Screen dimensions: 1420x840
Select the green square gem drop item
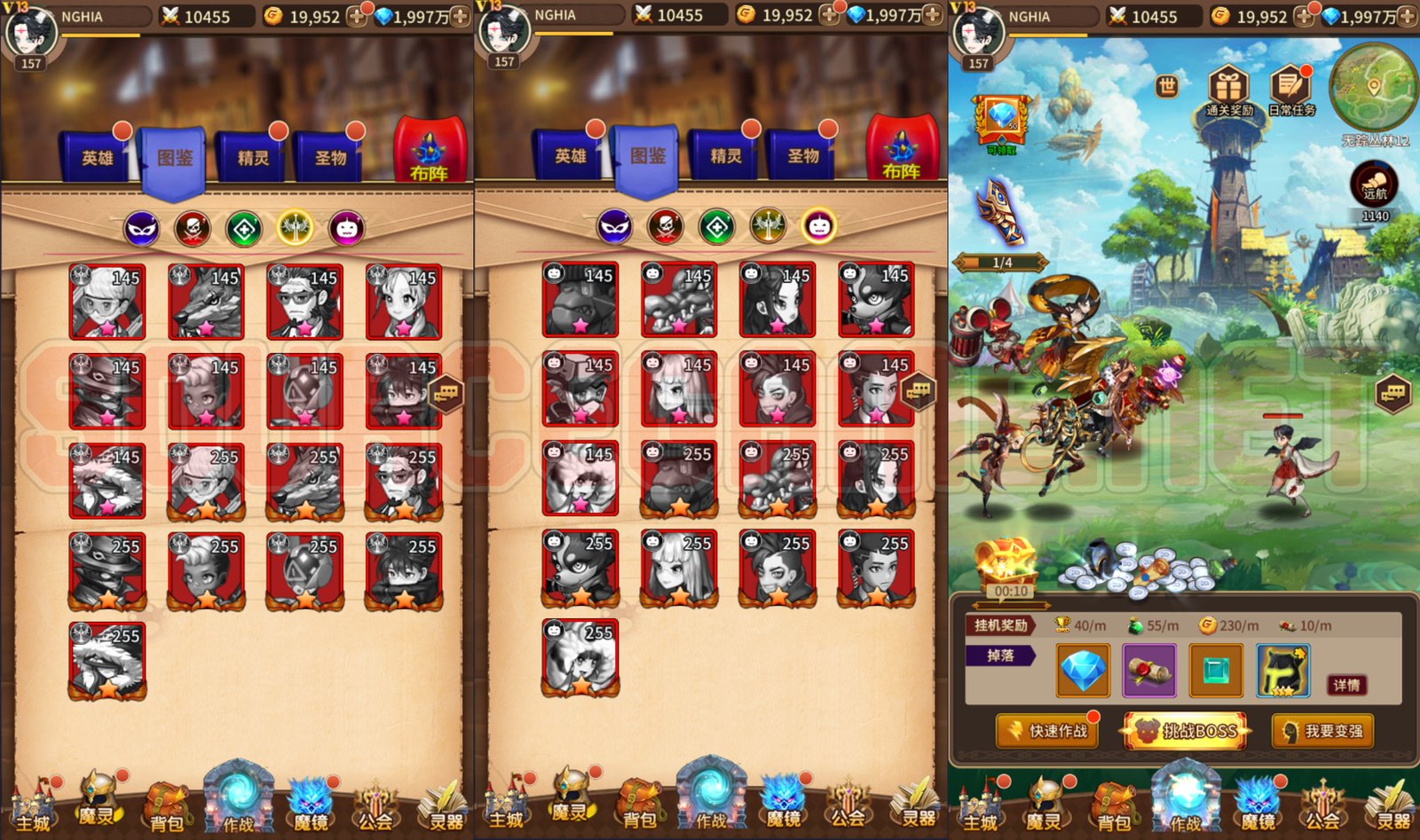1216,670
